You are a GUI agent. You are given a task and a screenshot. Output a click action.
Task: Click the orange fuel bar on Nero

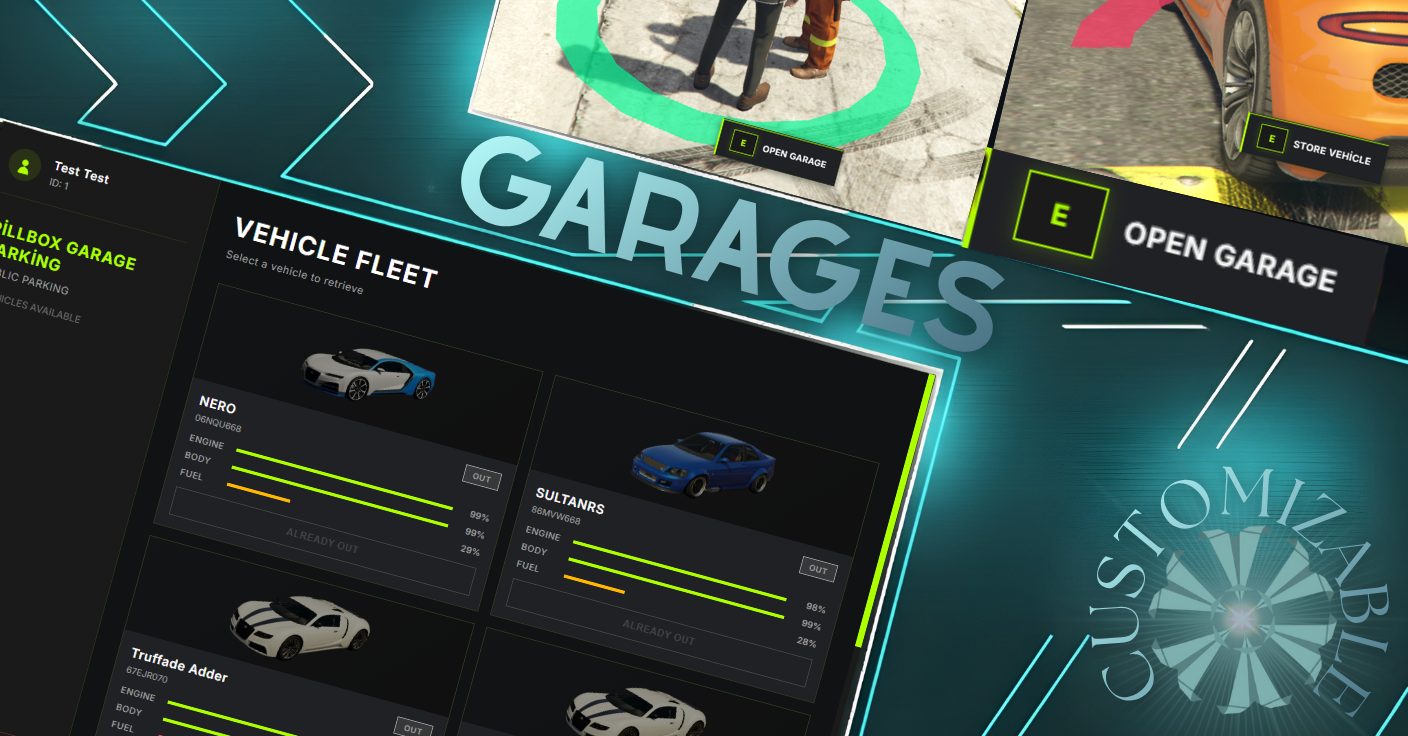(260, 494)
